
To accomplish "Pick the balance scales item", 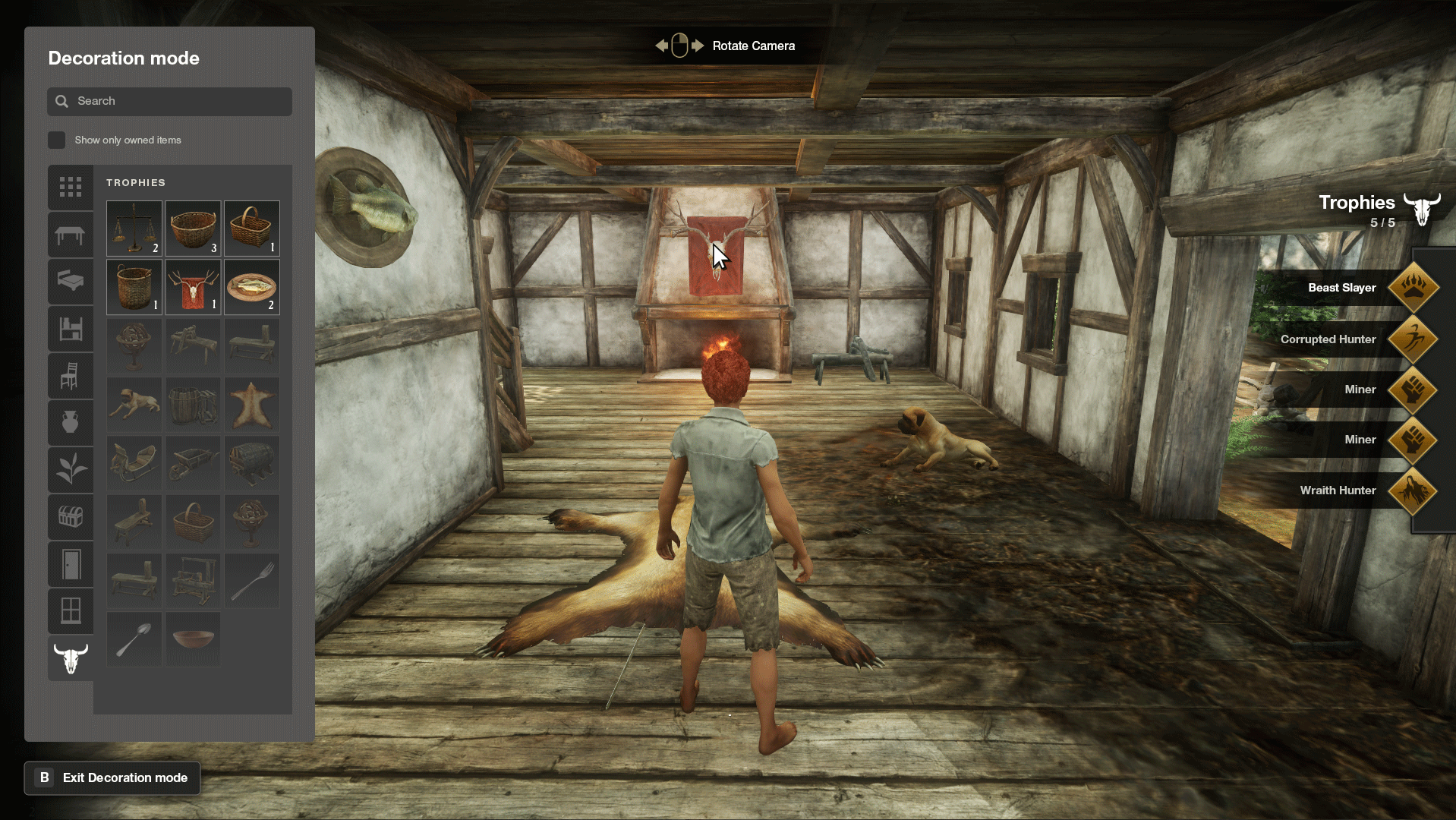I will pos(134,228).
